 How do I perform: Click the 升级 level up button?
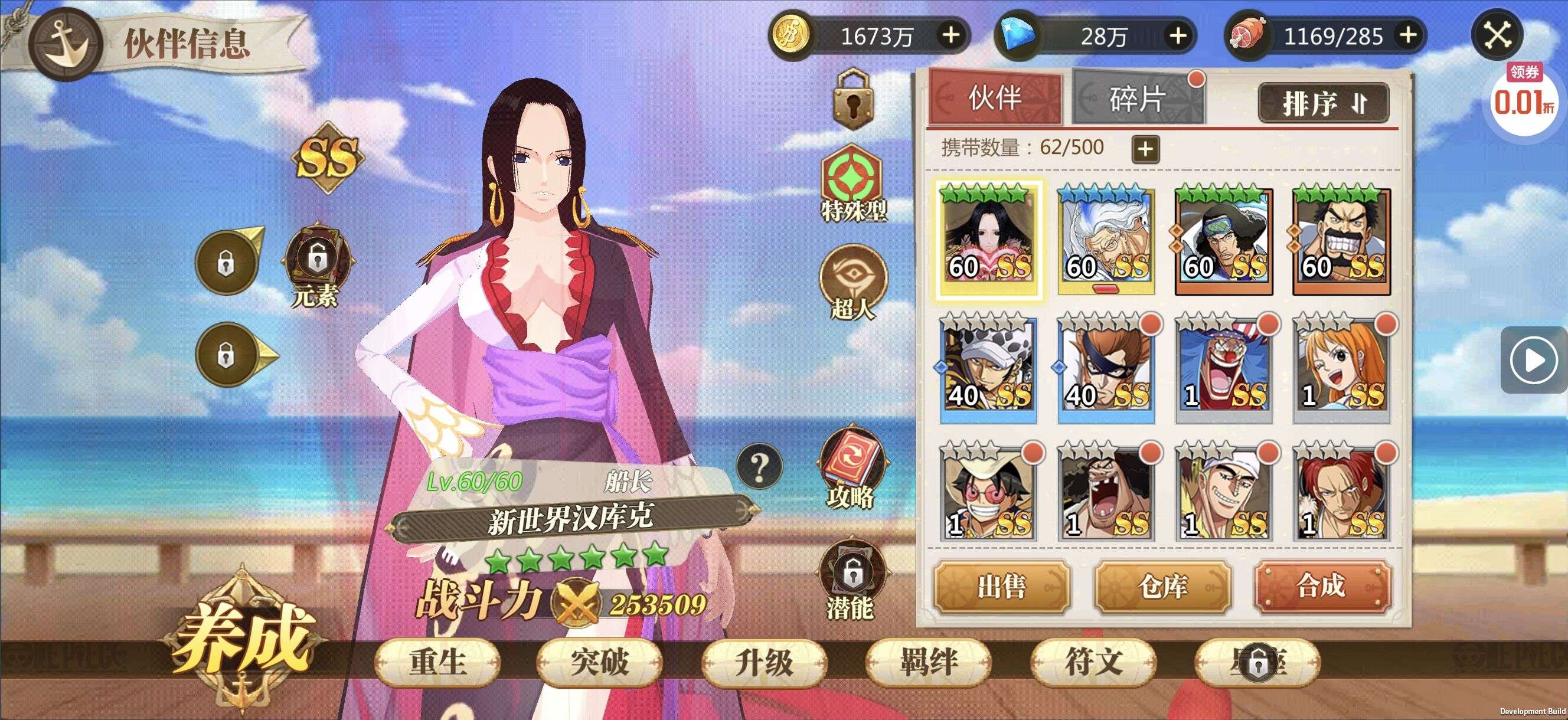(x=764, y=662)
